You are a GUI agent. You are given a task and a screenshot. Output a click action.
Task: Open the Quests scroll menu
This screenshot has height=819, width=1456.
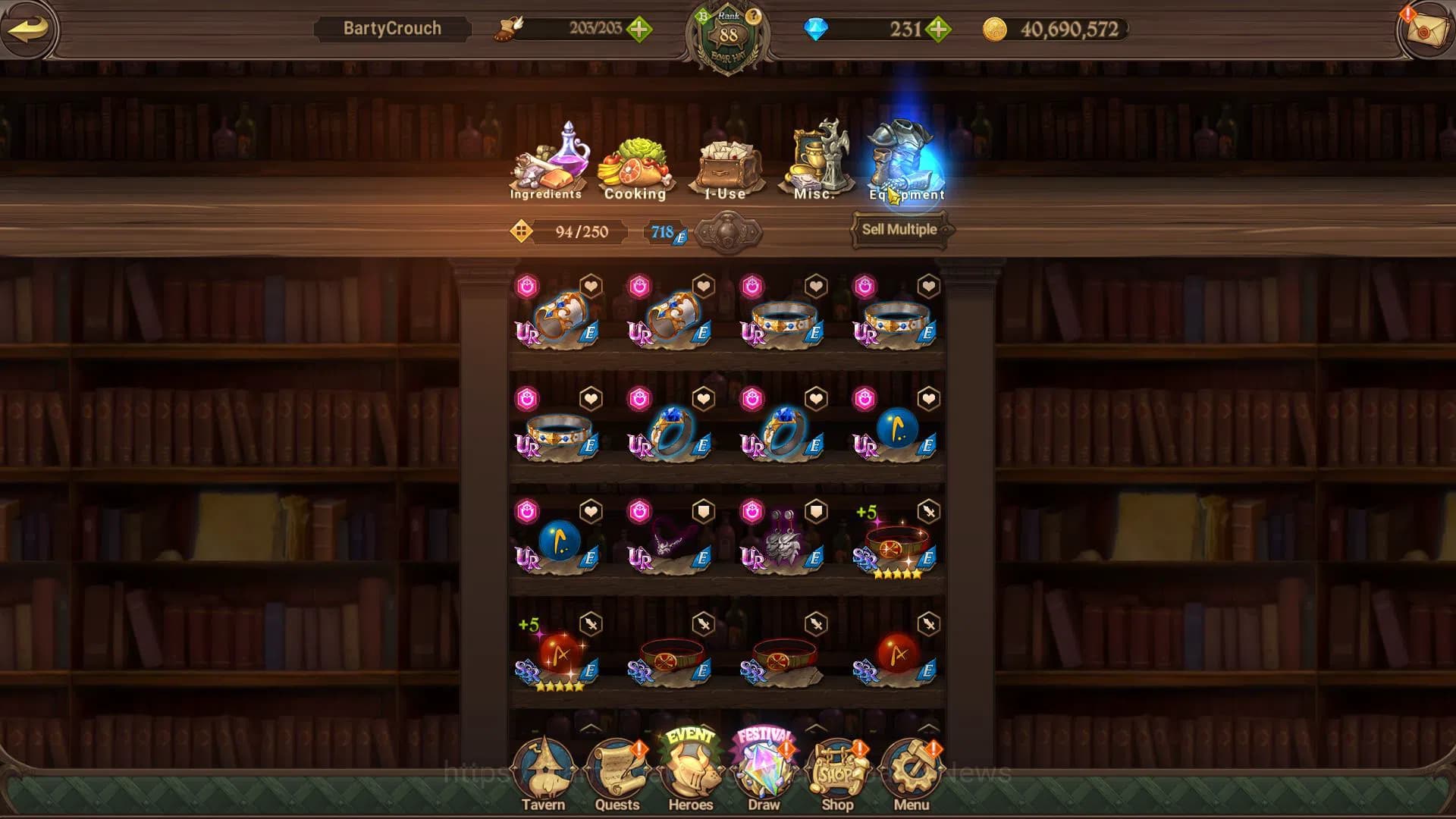coord(617,773)
